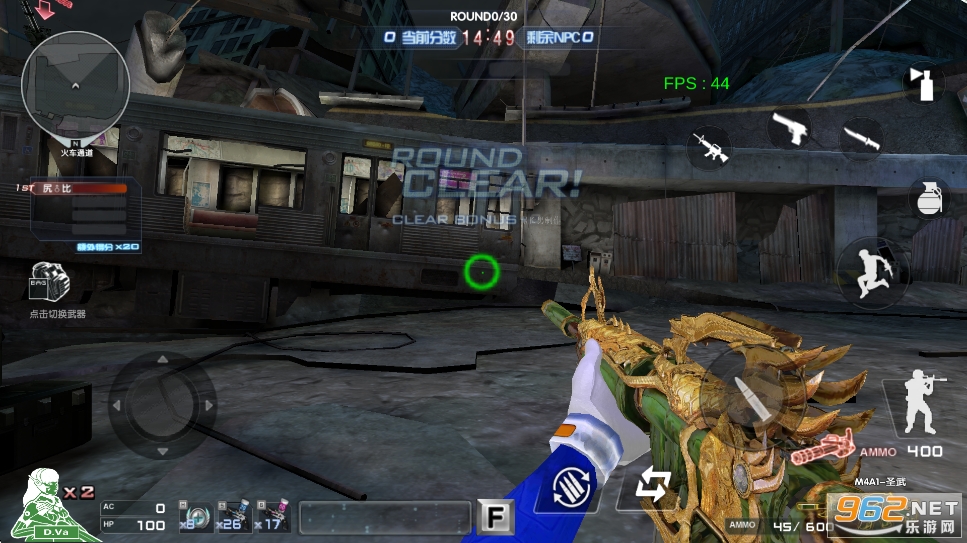Swap weapon with the cycle arrows button

coord(651,487)
